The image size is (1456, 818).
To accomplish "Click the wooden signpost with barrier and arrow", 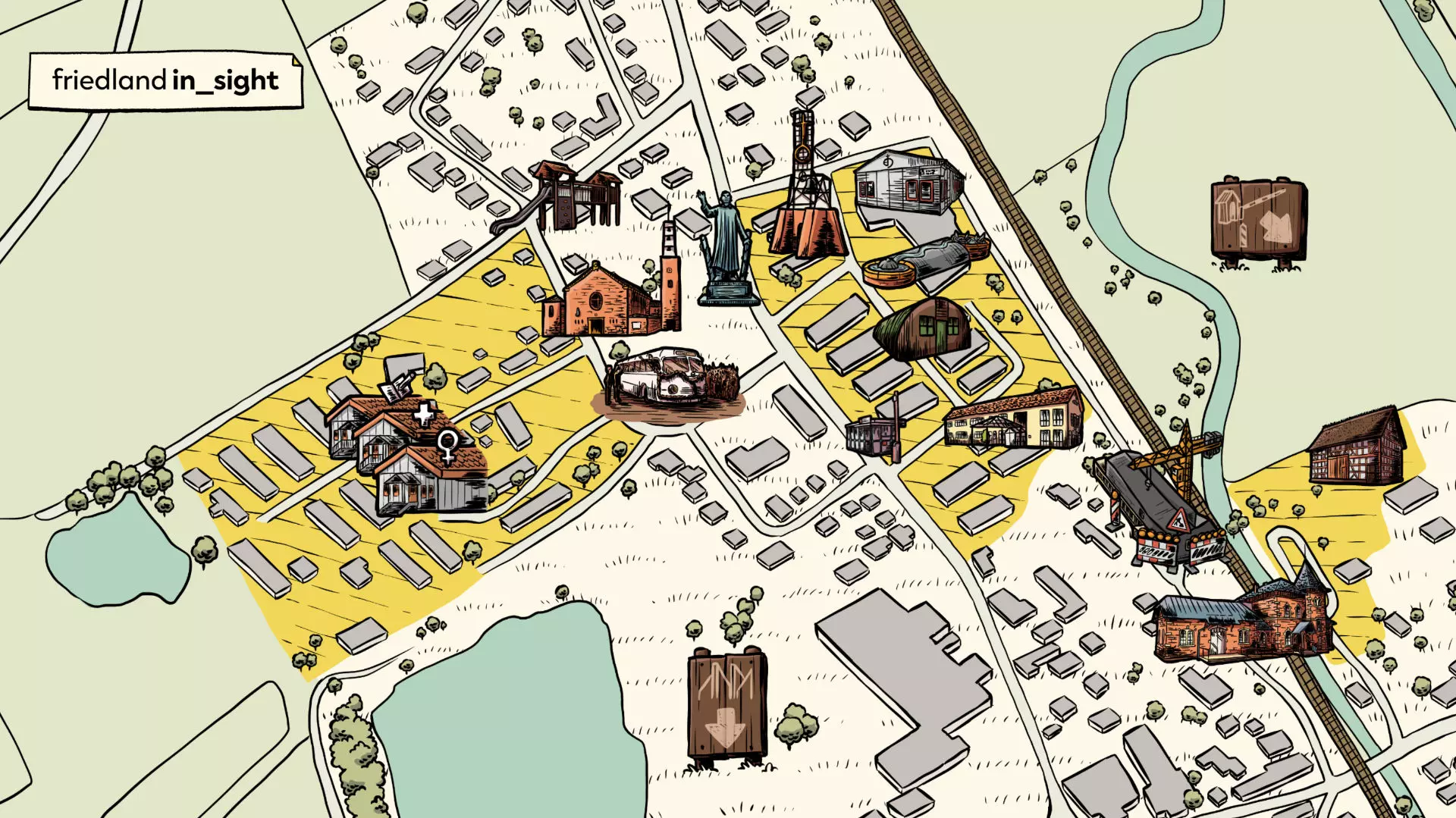I will tap(1259, 221).
